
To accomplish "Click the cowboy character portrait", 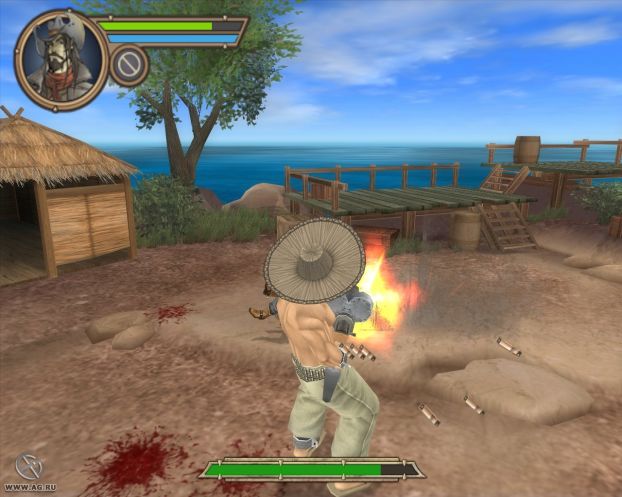I will point(59,59).
